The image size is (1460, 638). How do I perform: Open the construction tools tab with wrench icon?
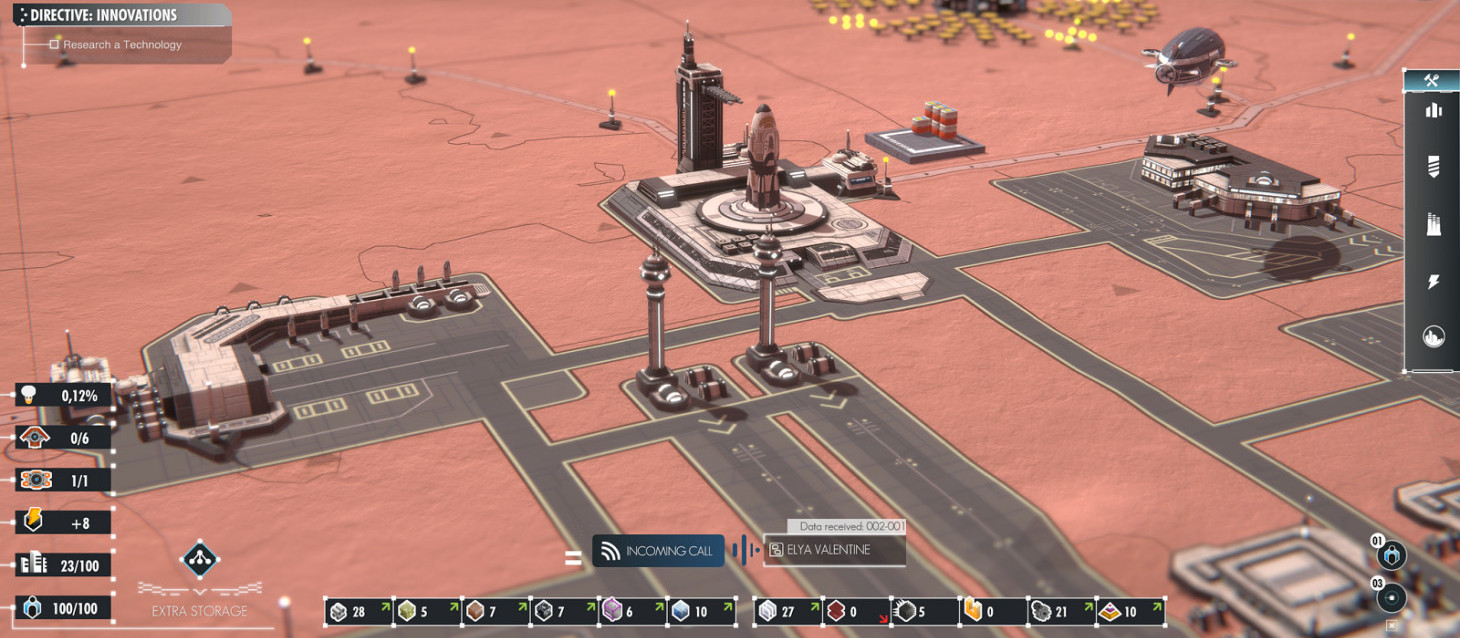click(1432, 81)
